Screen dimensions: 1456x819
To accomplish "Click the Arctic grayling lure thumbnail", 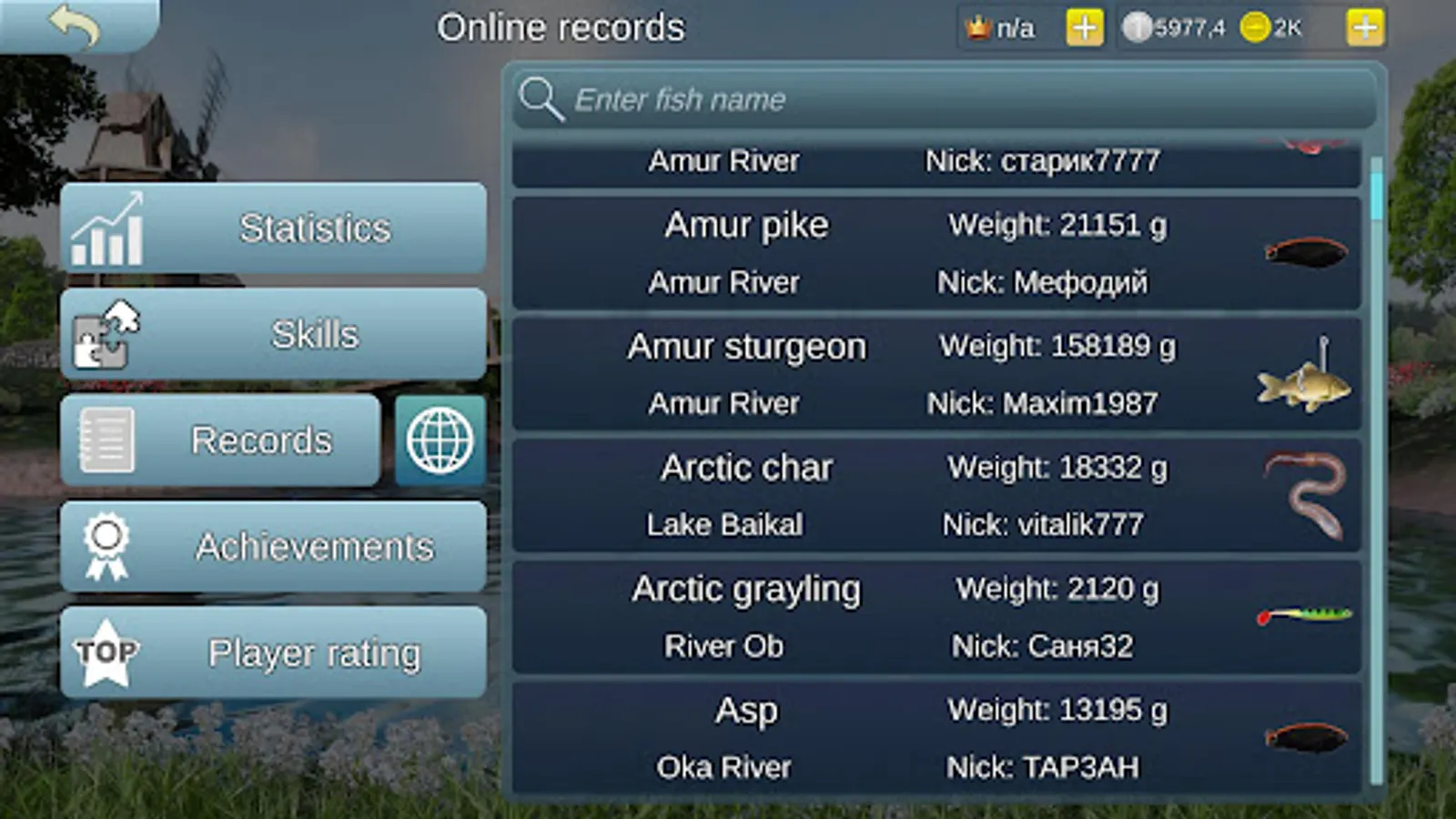I will coord(1301,617).
